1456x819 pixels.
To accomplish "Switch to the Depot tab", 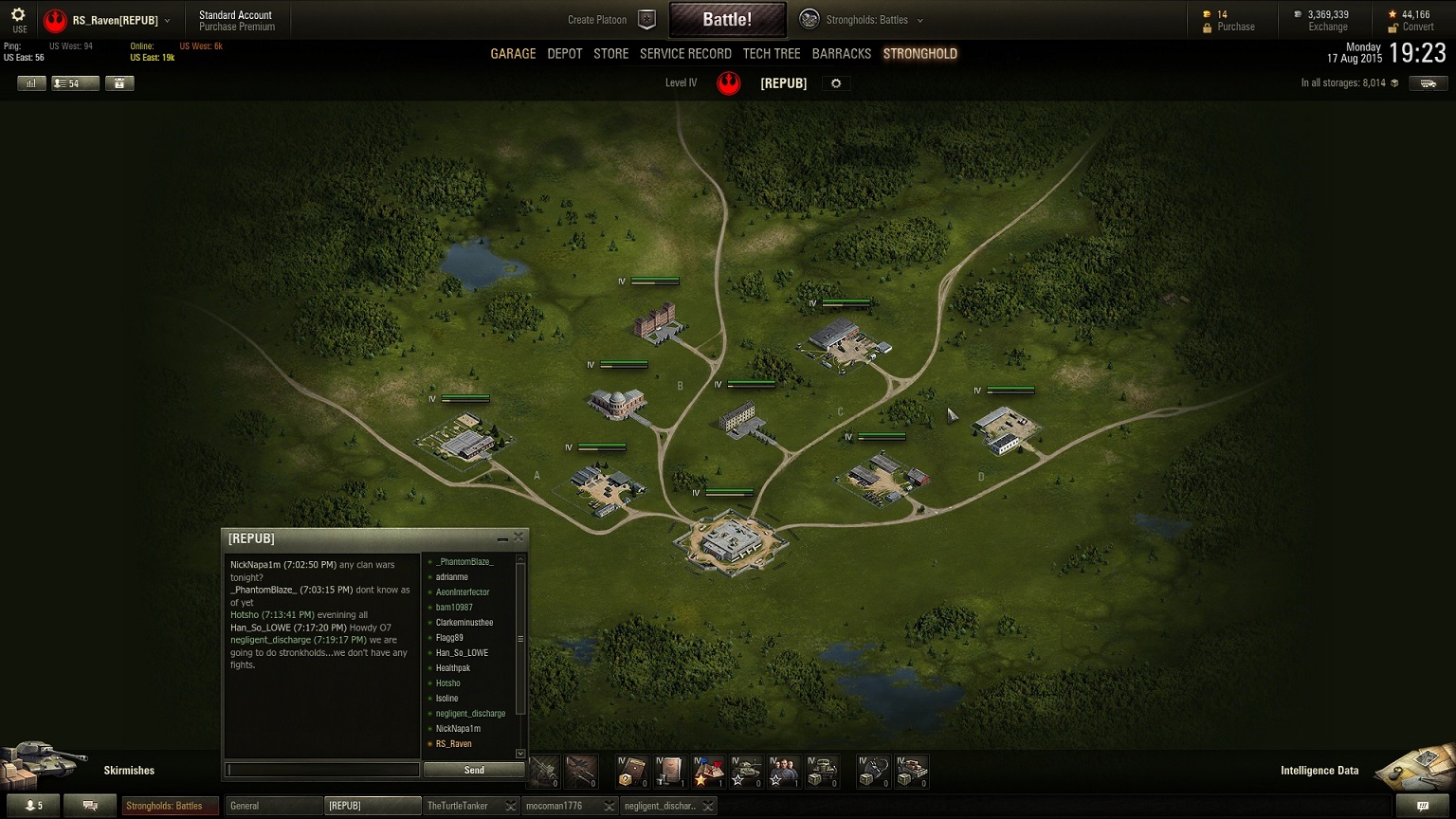I will coord(565,54).
